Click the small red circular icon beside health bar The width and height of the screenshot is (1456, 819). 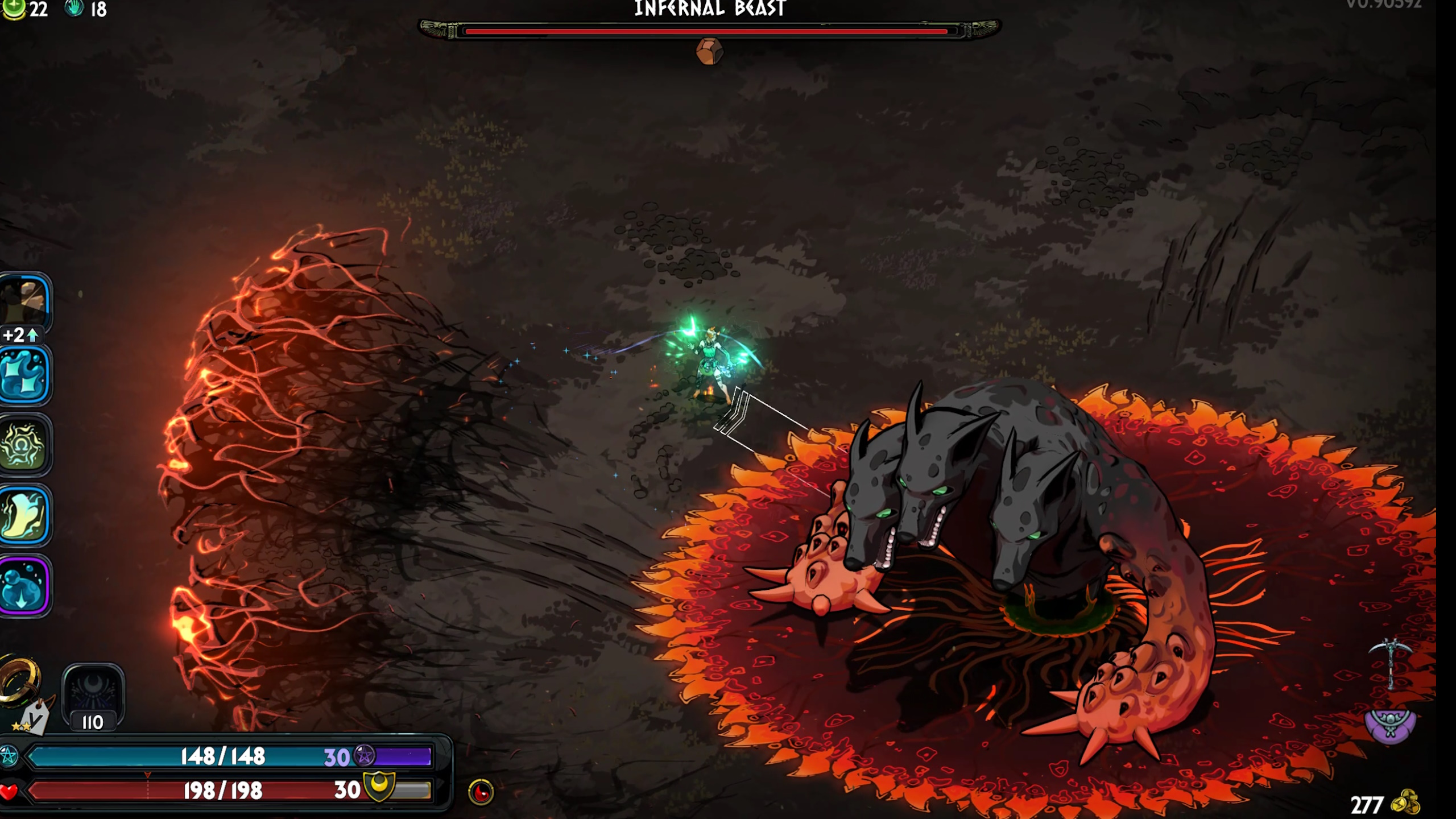click(481, 792)
